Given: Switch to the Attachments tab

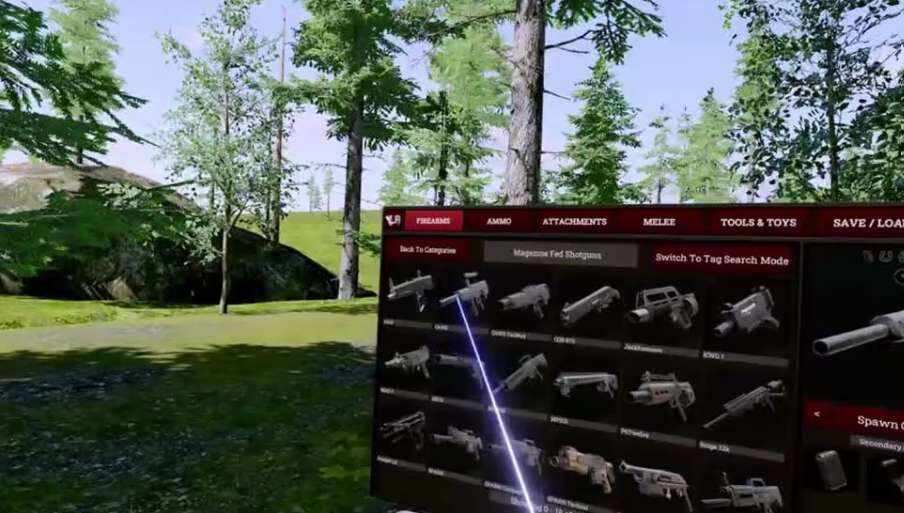Looking at the screenshot, I should 574,222.
